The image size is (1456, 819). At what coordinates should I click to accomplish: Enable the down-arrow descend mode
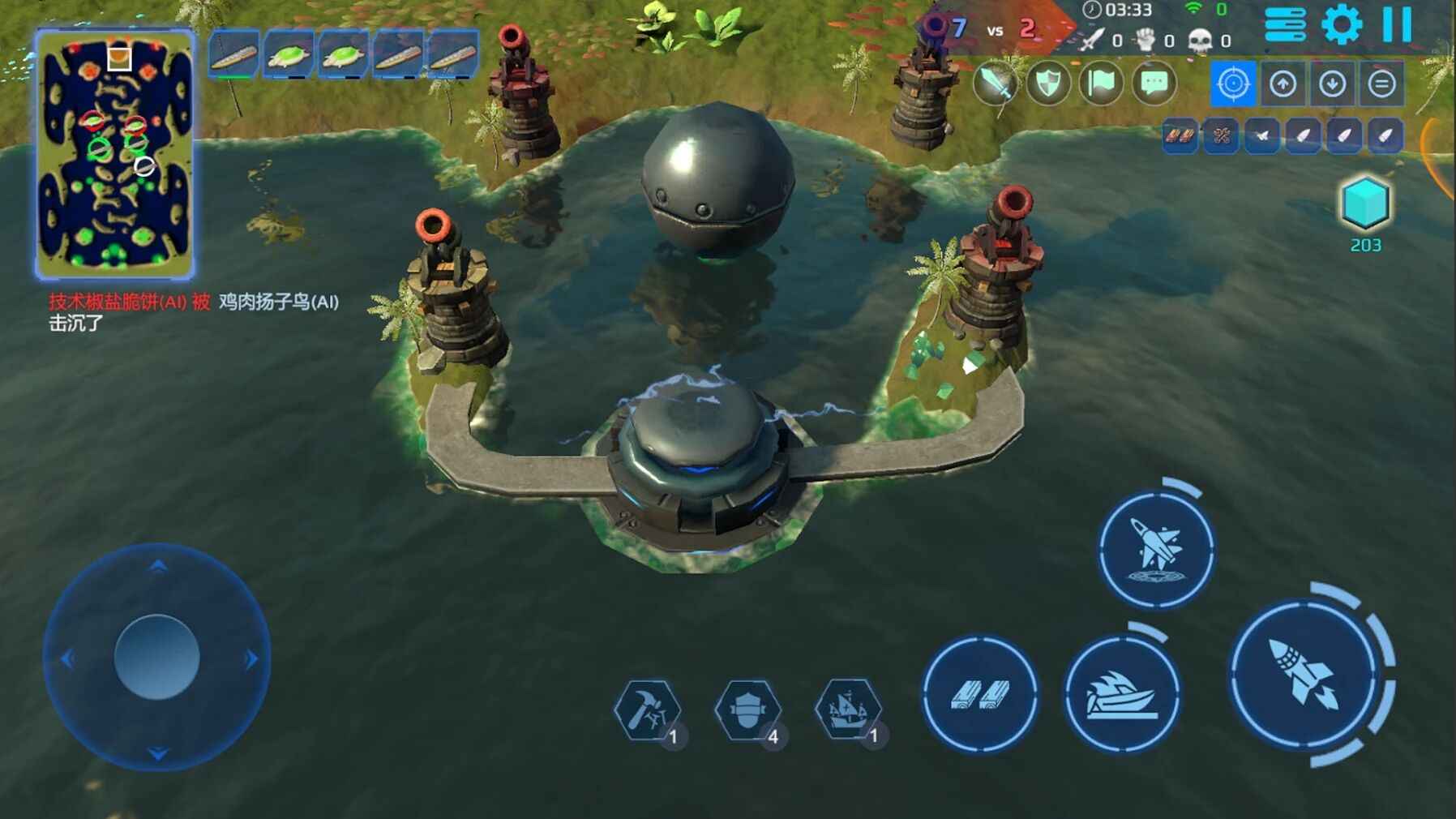[x=1334, y=84]
